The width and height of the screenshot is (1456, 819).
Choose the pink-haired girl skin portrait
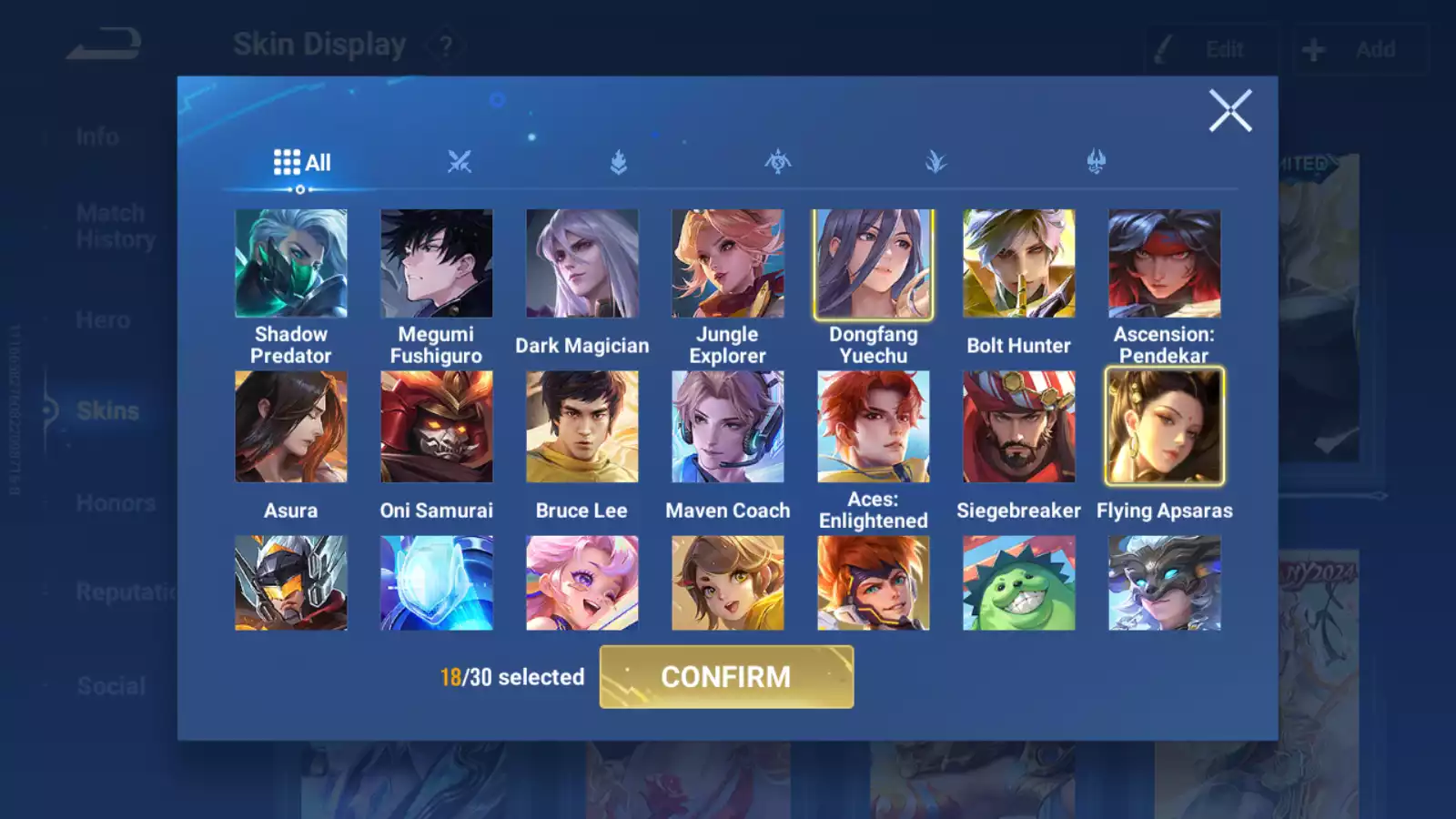[x=582, y=583]
